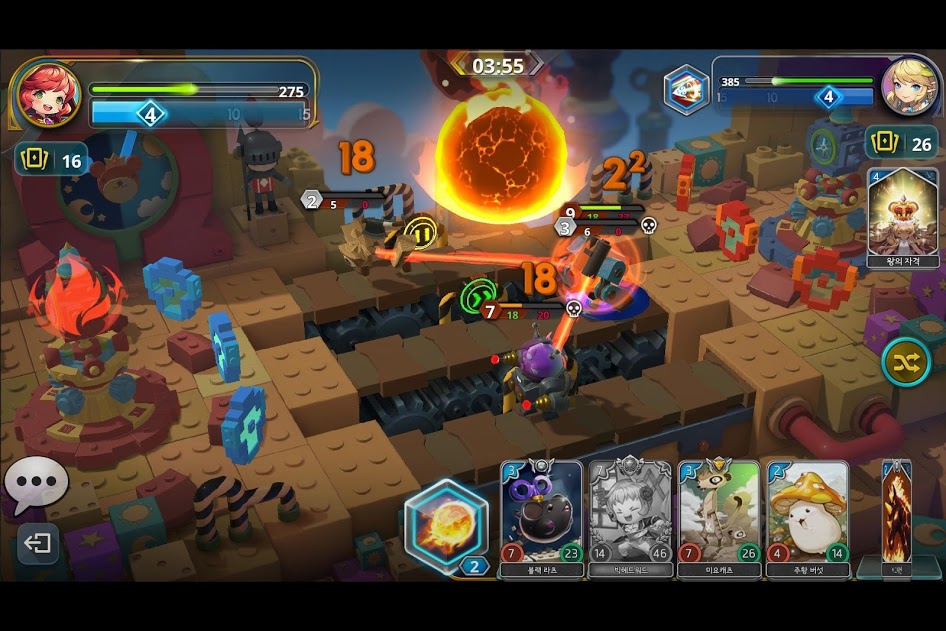Open the red-haired player portrait
946x631 pixels.
point(47,94)
